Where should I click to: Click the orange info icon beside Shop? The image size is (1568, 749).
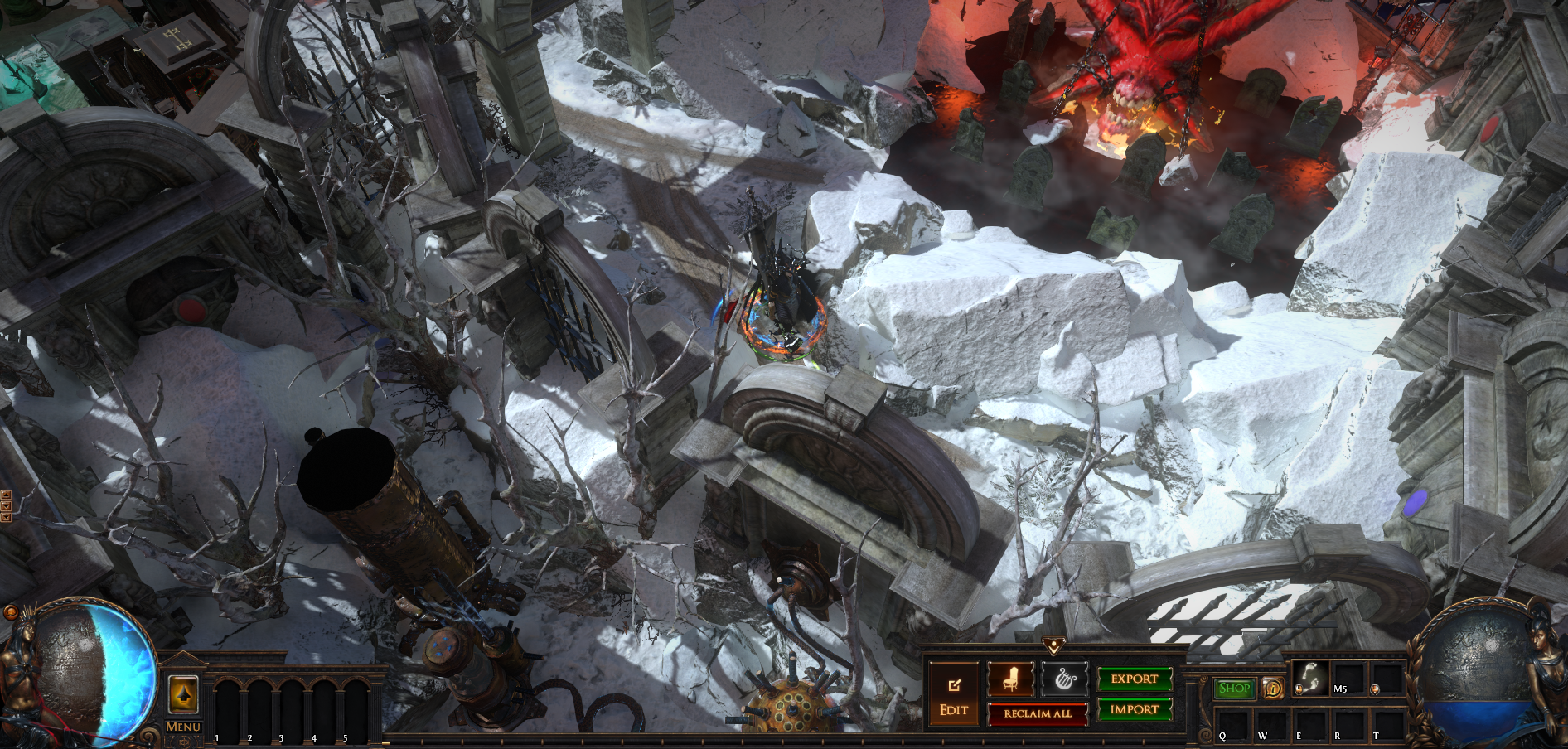pyautogui.click(x=1272, y=688)
